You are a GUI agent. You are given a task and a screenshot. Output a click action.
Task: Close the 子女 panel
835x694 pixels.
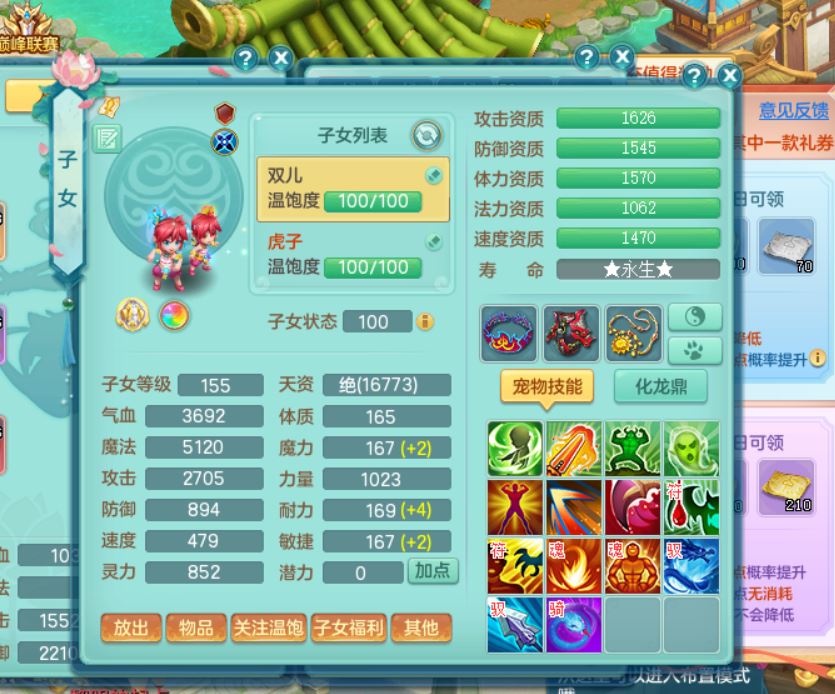coord(729,75)
